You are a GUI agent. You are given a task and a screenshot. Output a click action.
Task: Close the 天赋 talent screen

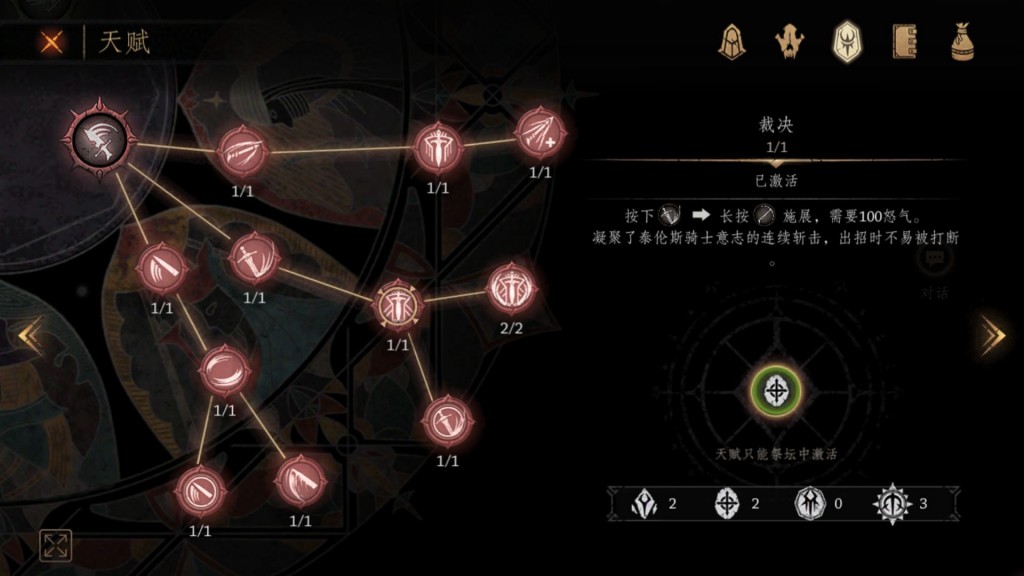(51, 42)
